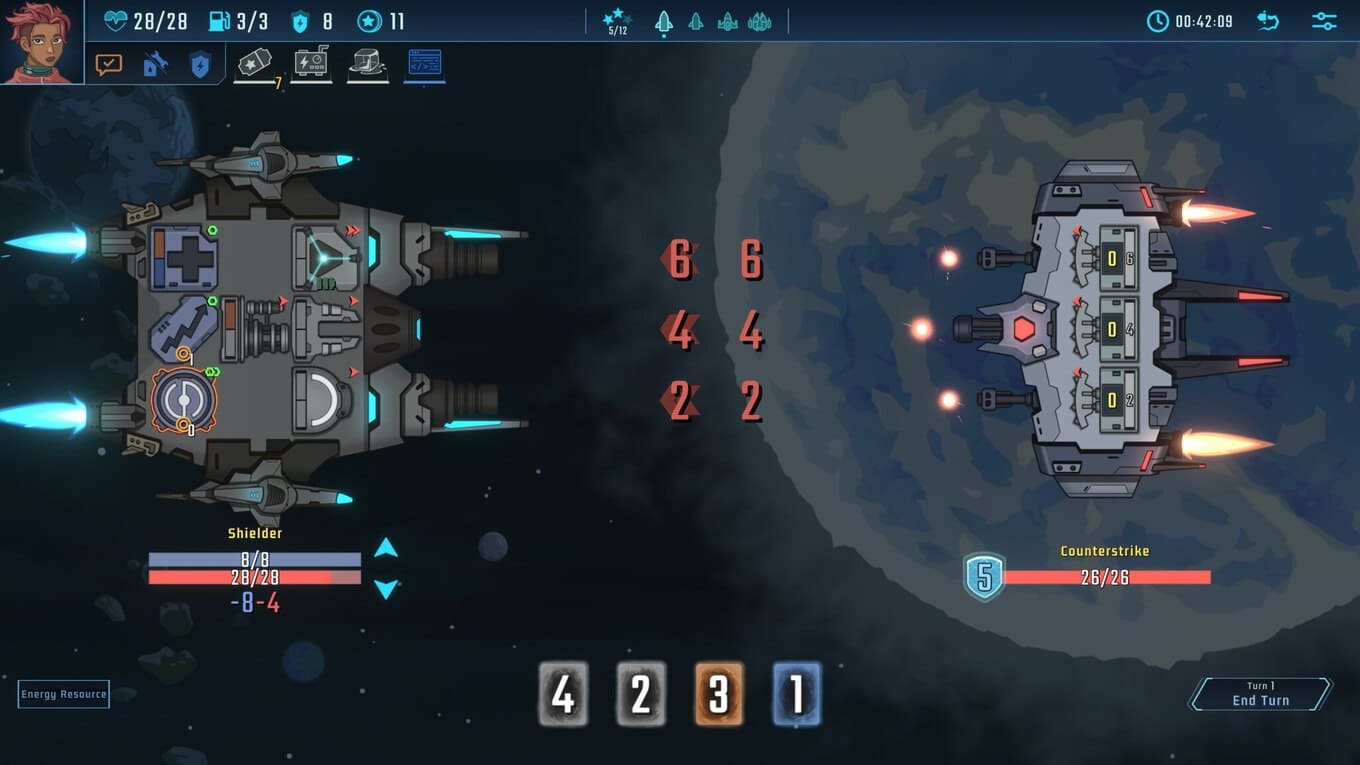
Task: Select the grey energy die showing 4
Action: tap(563, 694)
